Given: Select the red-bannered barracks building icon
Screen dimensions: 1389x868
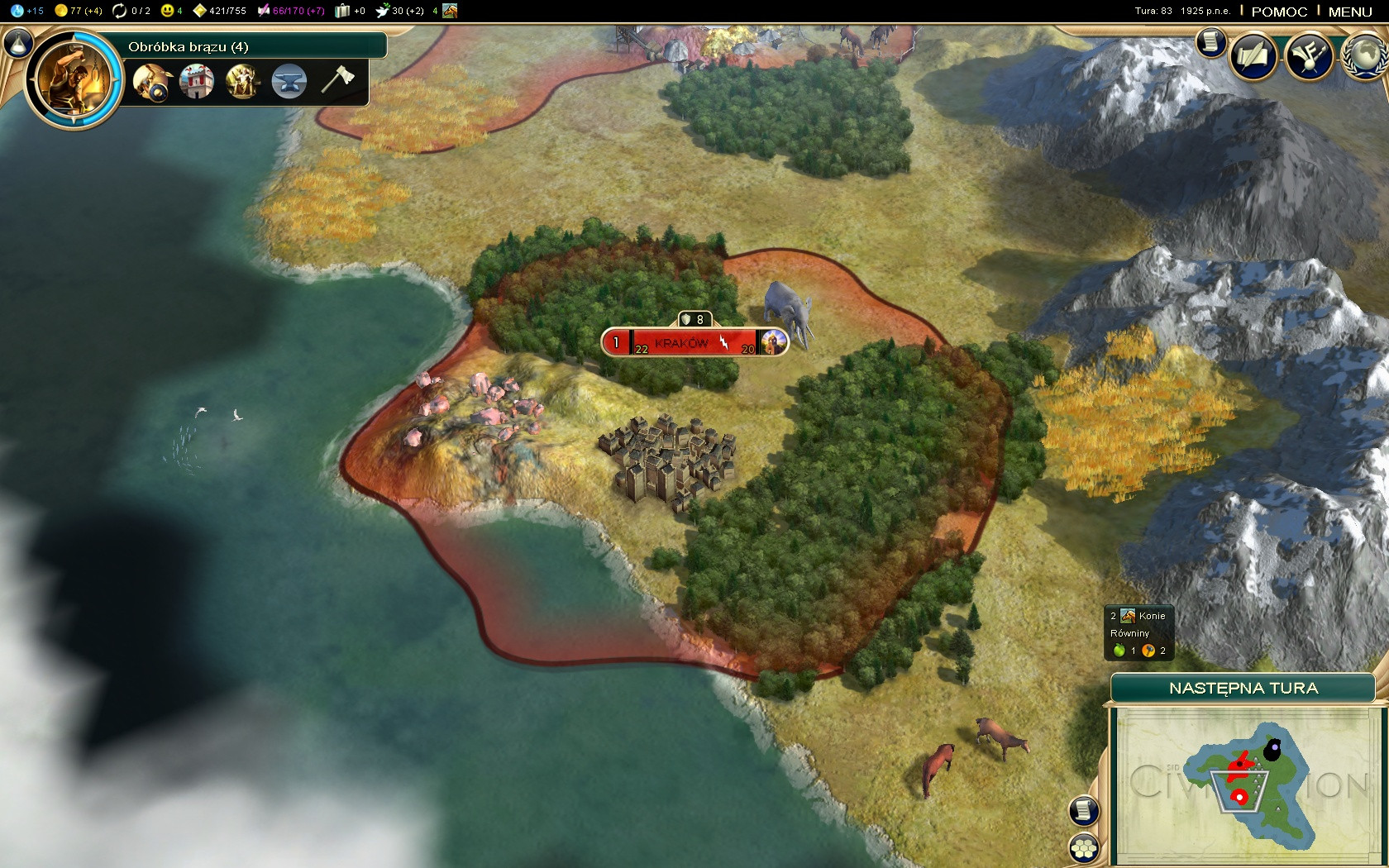Looking at the screenshot, I should point(197,82).
